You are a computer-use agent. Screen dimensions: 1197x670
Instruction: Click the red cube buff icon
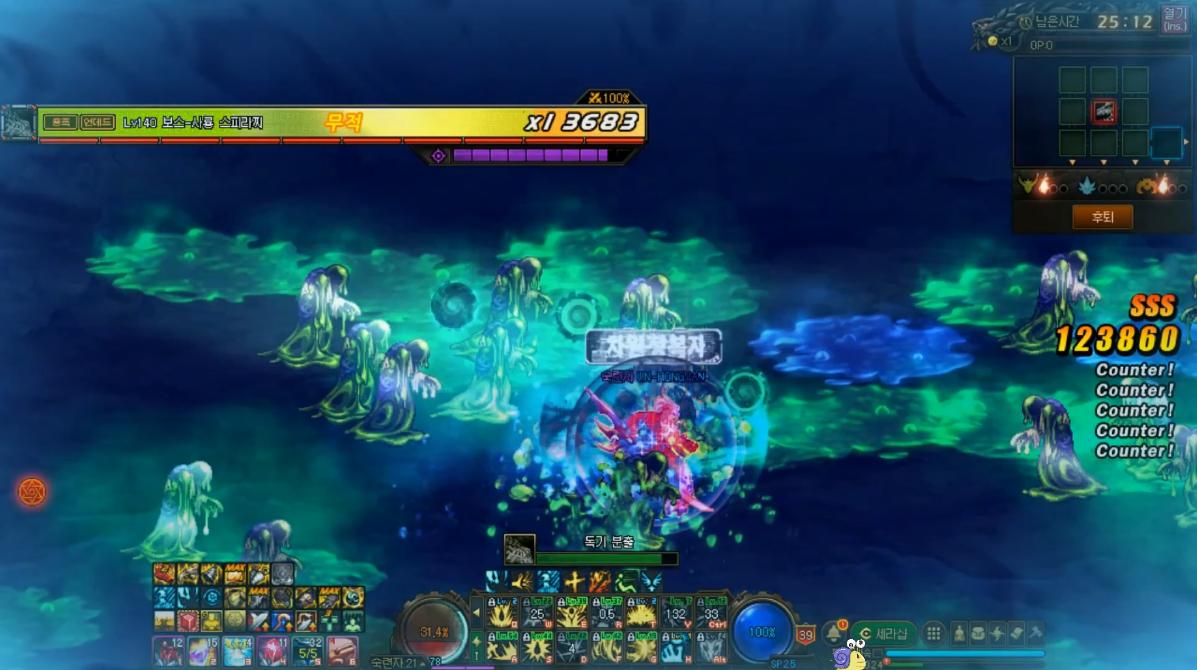(x=188, y=621)
